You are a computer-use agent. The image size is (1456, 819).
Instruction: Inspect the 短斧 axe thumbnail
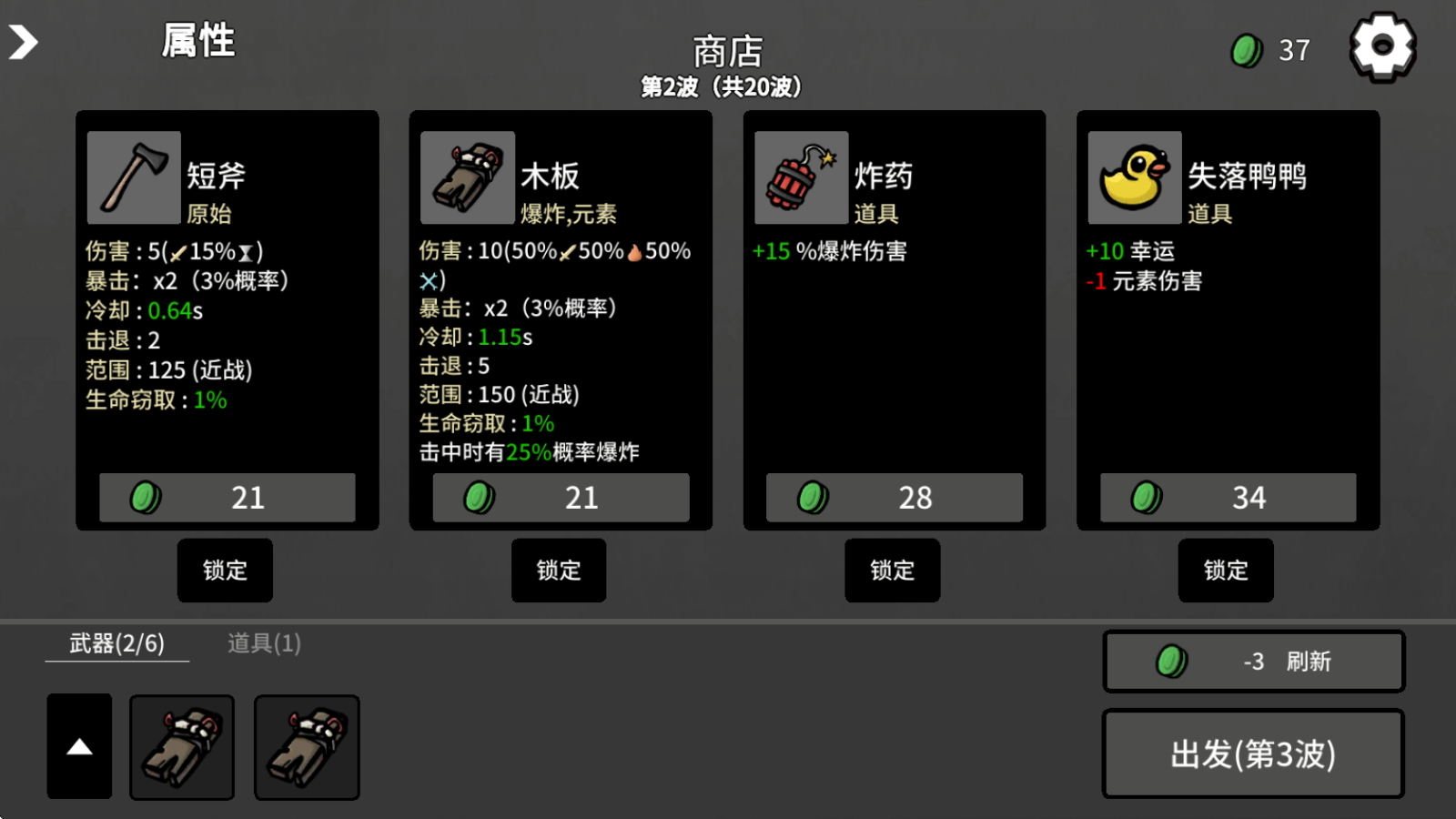(134, 177)
